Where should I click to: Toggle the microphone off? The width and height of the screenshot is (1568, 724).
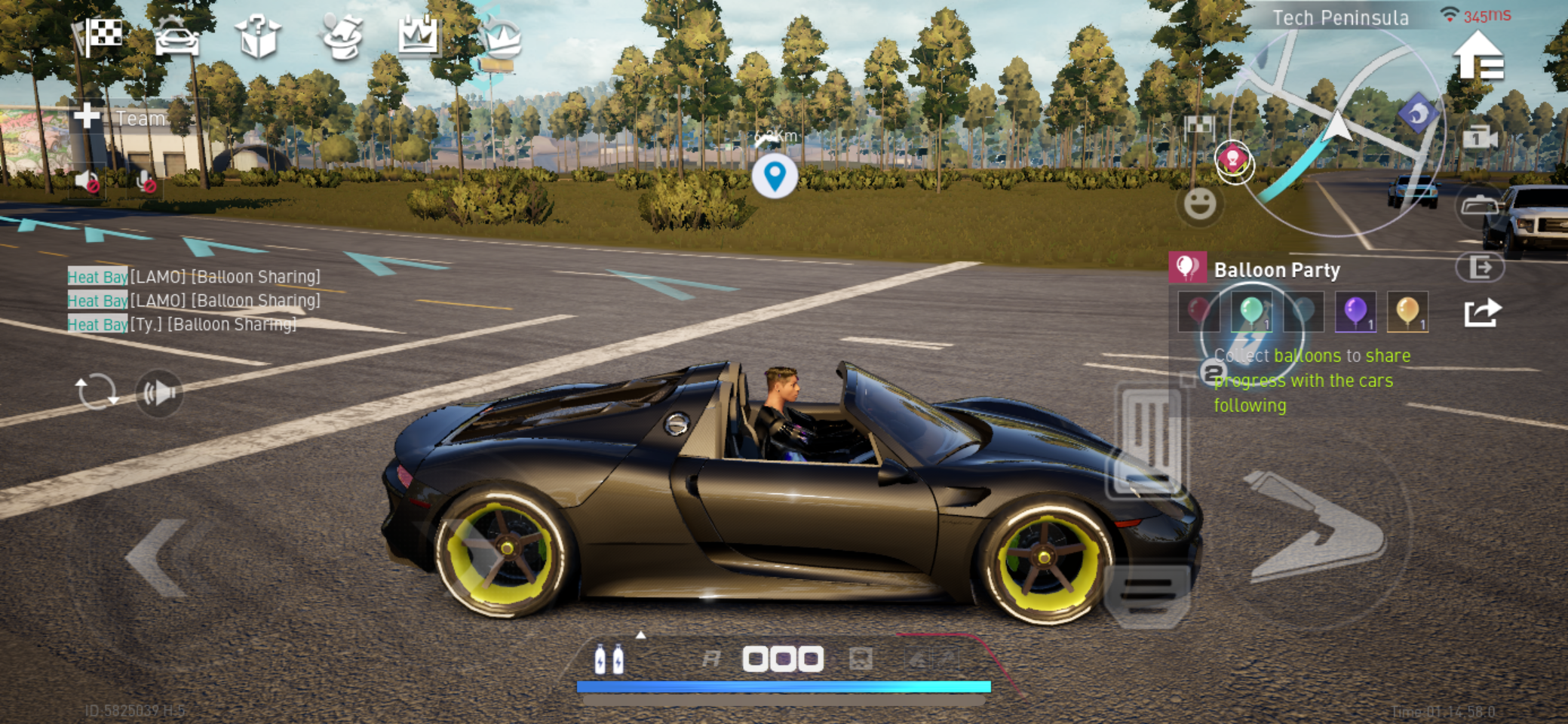pos(145,183)
